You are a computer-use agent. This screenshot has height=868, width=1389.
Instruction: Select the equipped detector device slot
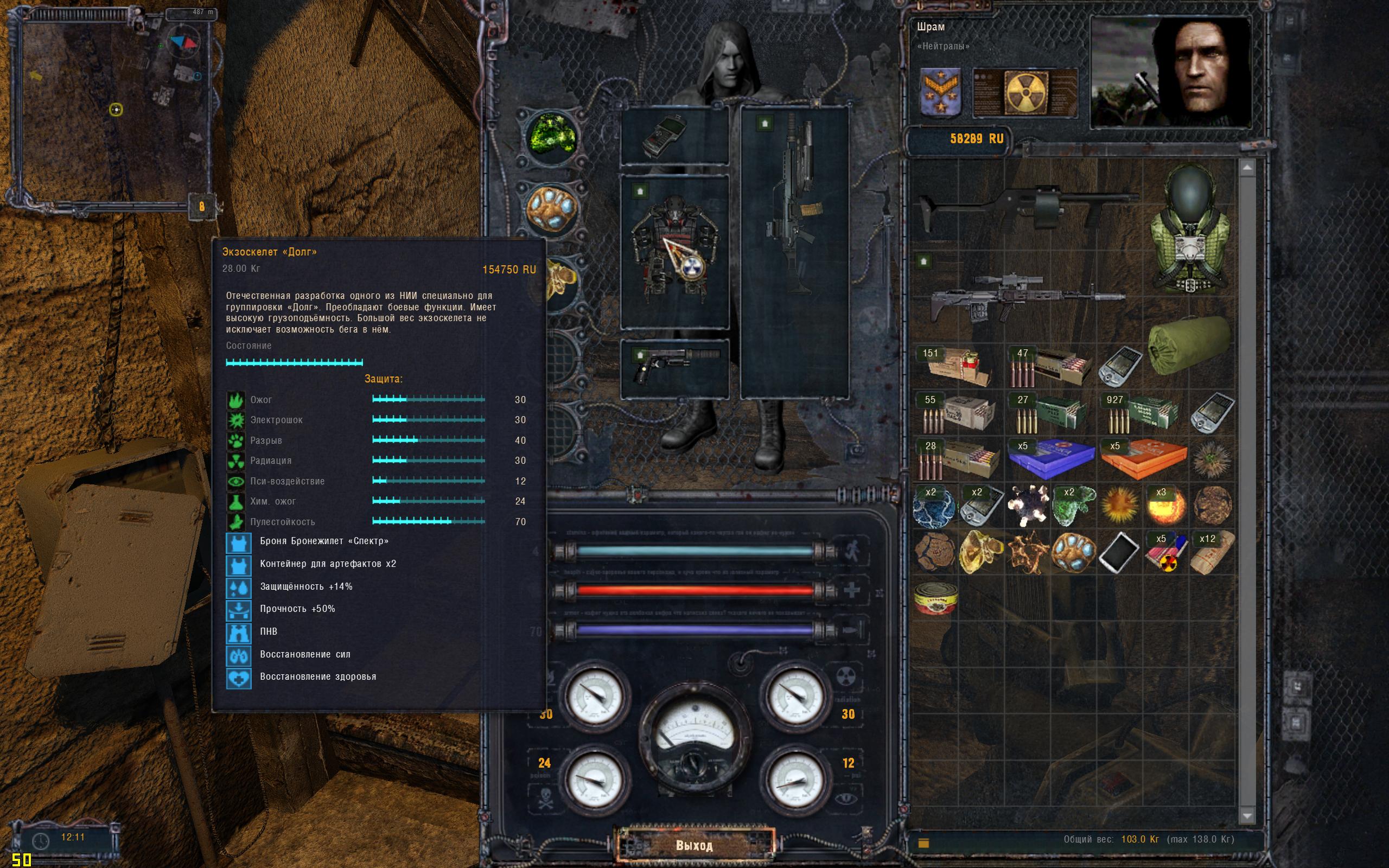(674, 137)
